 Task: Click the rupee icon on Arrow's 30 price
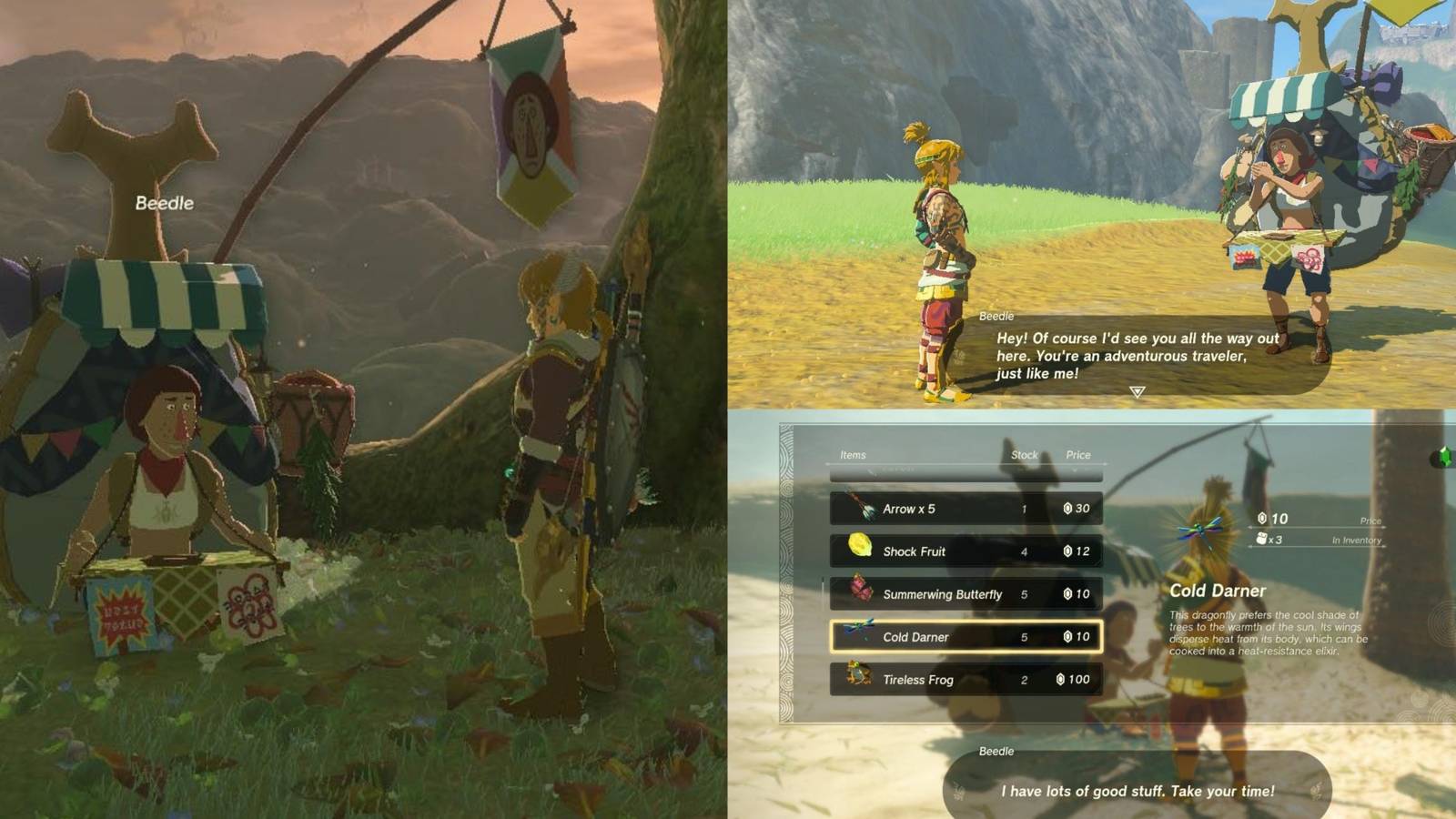click(x=1067, y=509)
